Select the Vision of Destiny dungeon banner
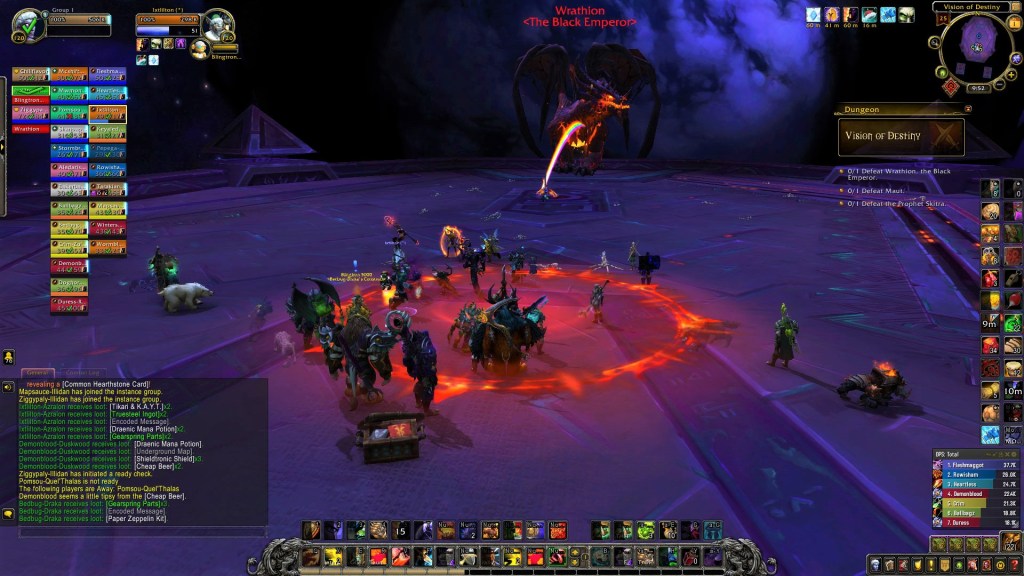The image size is (1024, 576). coord(901,137)
